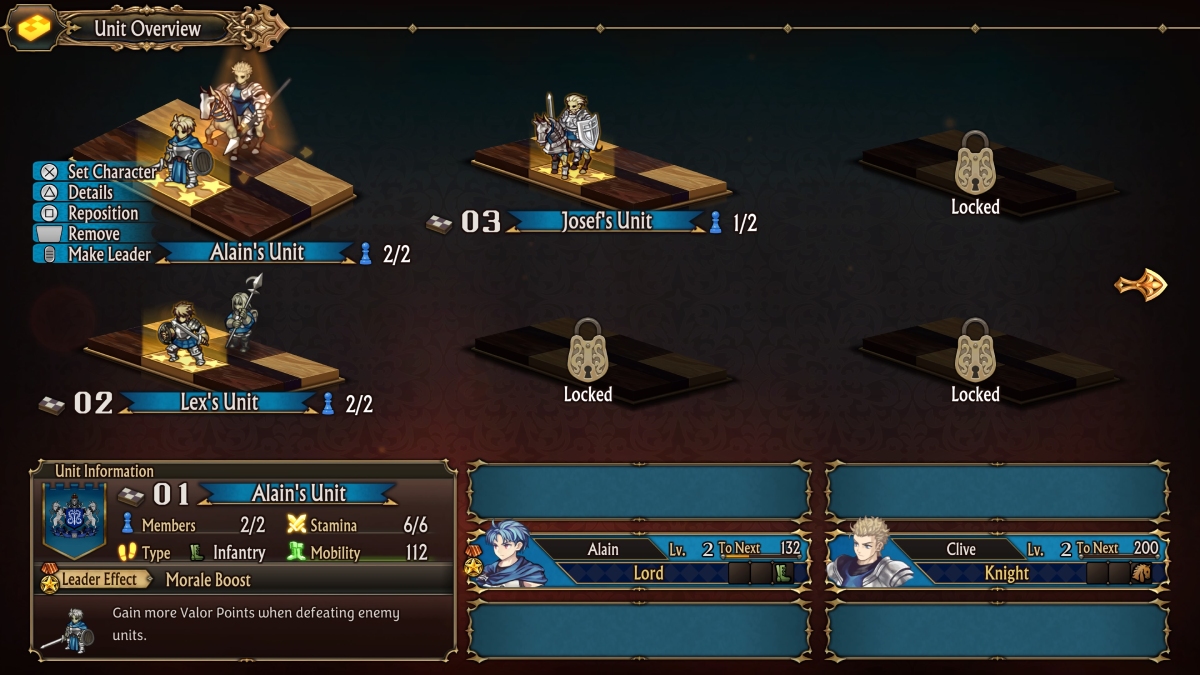Pick the Make Leader option

108,254
